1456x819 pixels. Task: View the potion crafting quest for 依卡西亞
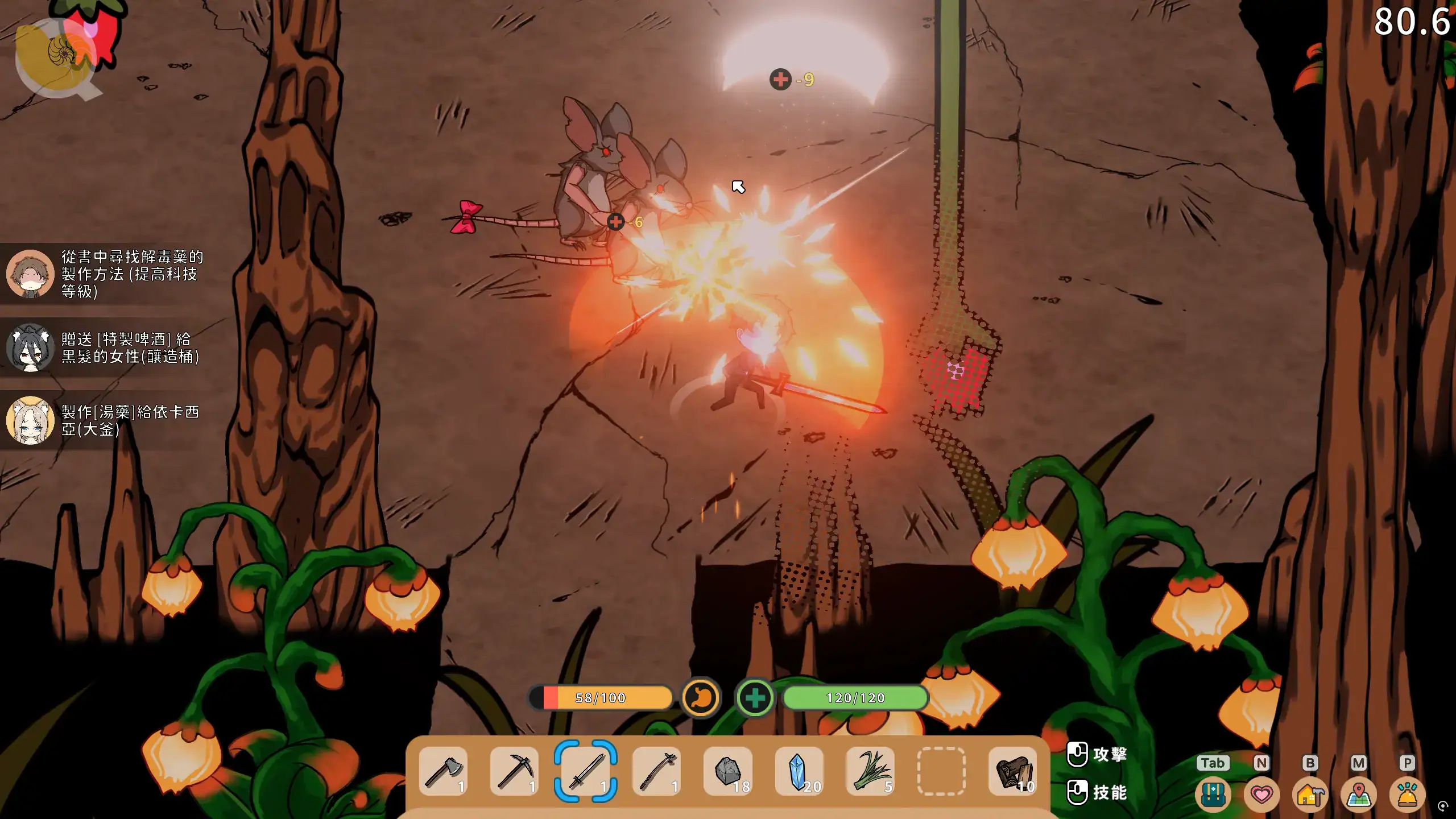(105, 420)
